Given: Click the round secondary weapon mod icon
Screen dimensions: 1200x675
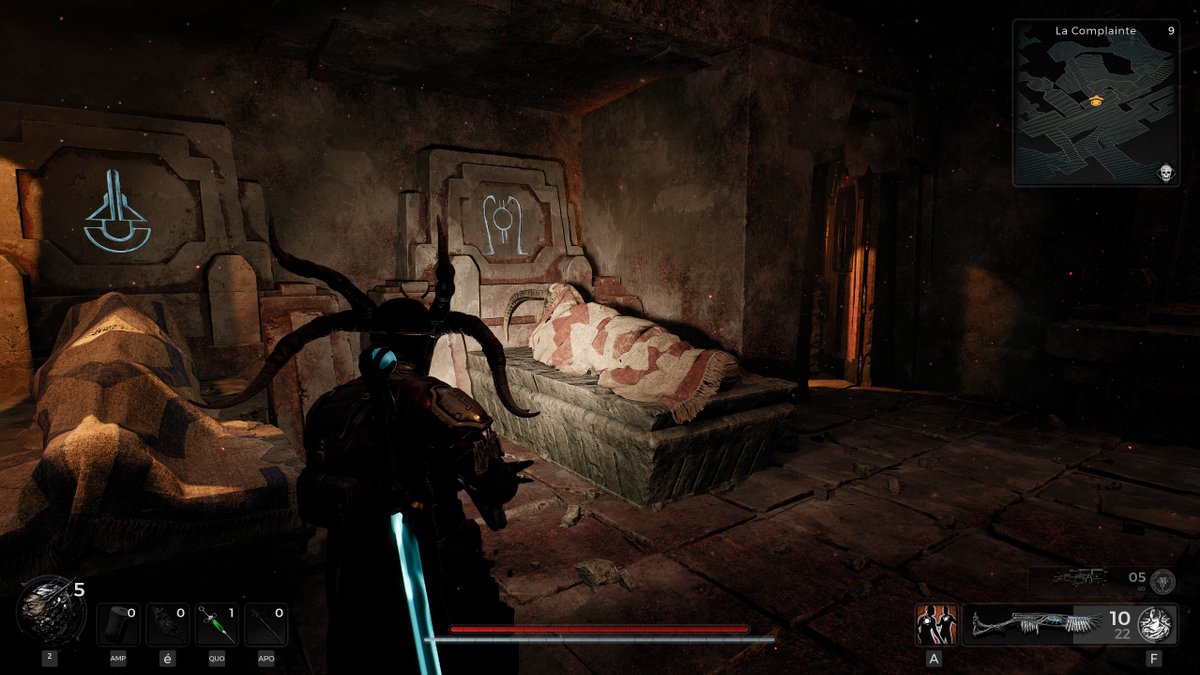Looking at the screenshot, I should pyautogui.click(x=1162, y=581).
